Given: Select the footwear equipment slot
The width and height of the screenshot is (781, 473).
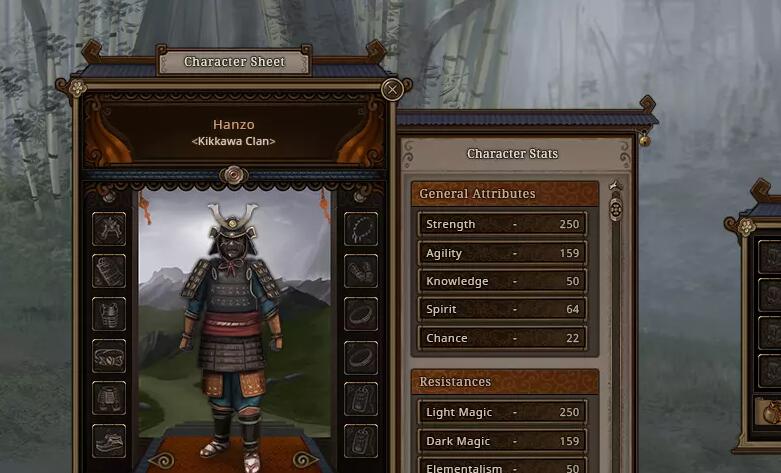Looking at the screenshot, I should click(109, 440).
